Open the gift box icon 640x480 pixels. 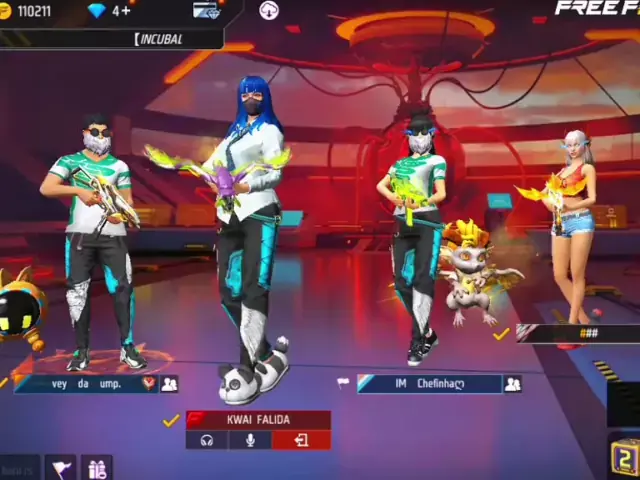[x=97, y=468]
